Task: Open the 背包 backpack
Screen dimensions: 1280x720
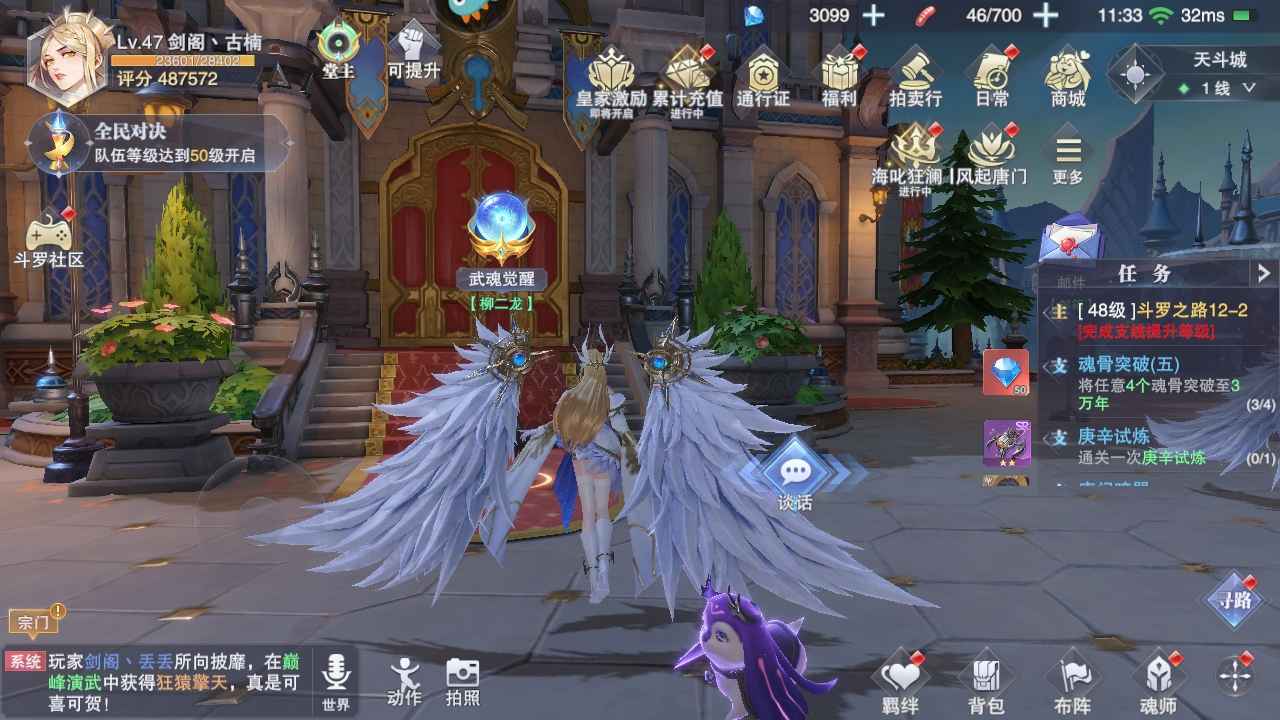Action: coord(986,684)
